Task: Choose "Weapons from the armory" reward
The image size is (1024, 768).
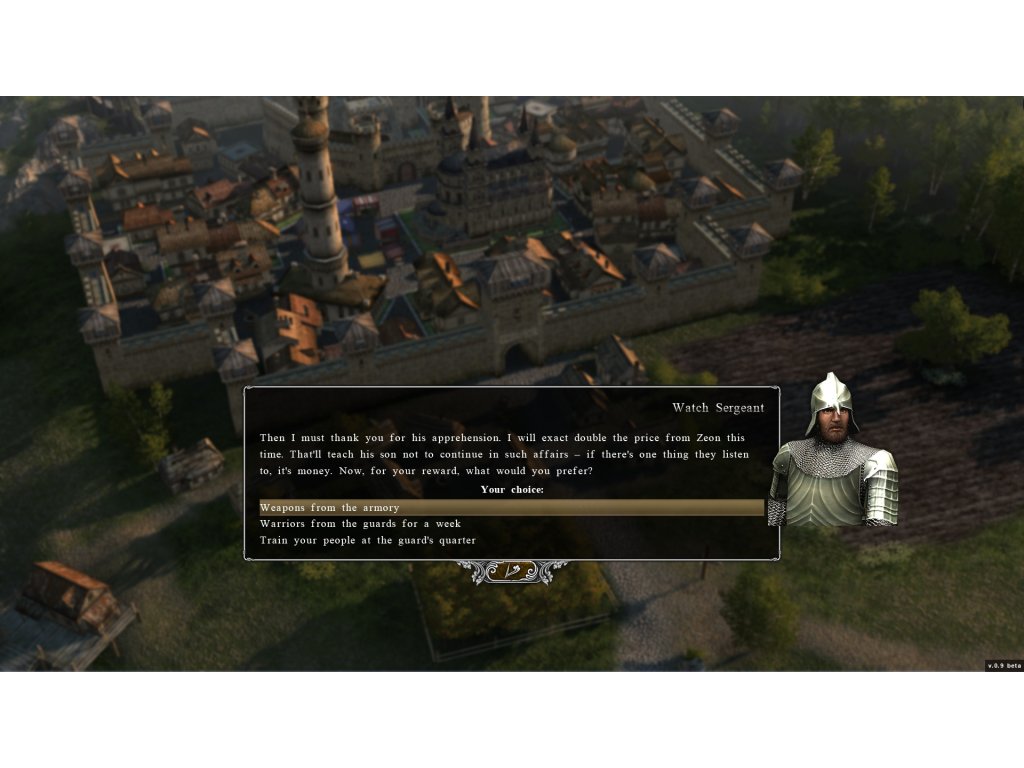Action: pyautogui.click(x=330, y=508)
